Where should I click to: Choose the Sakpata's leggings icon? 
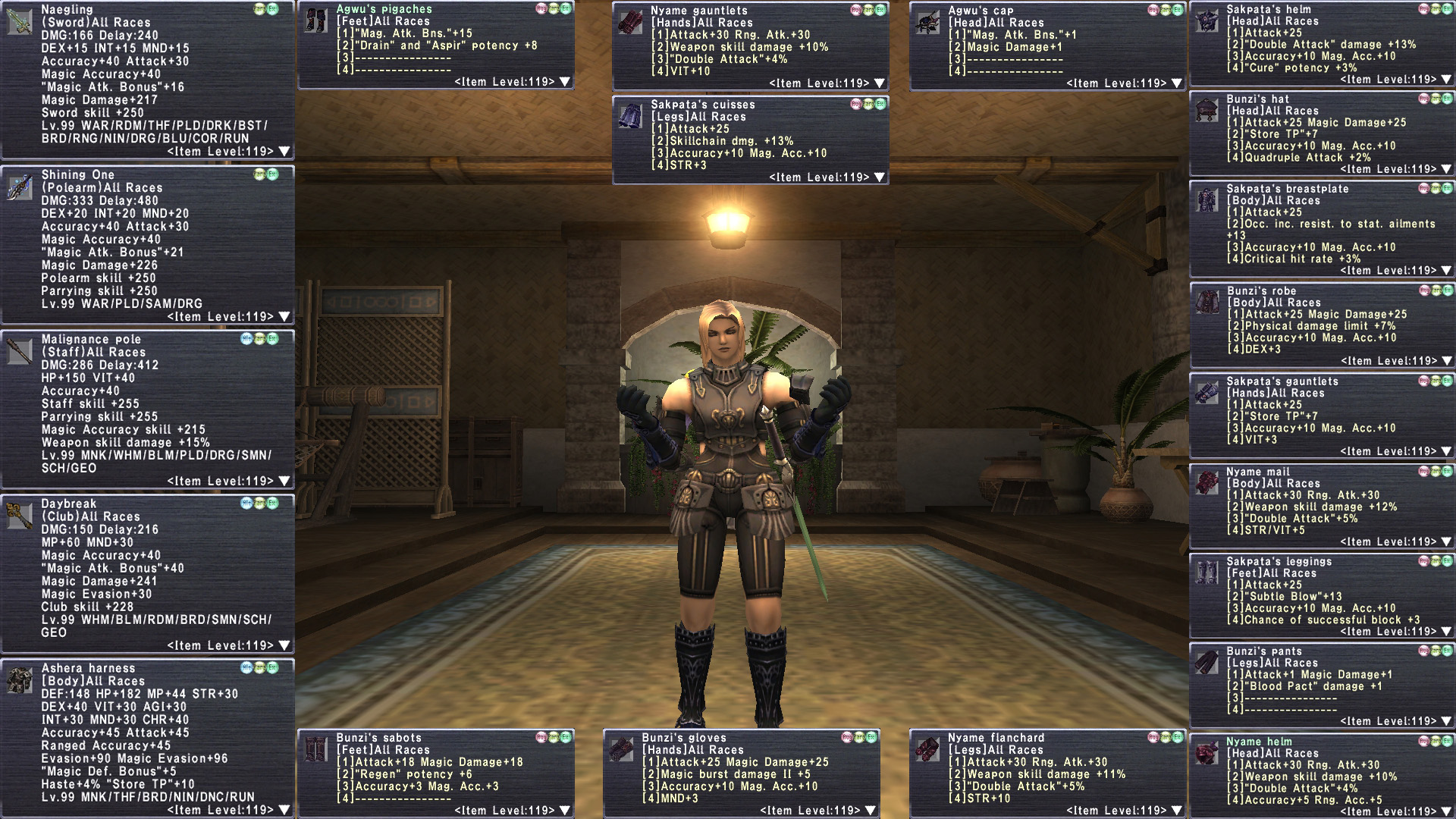click(x=1207, y=573)
